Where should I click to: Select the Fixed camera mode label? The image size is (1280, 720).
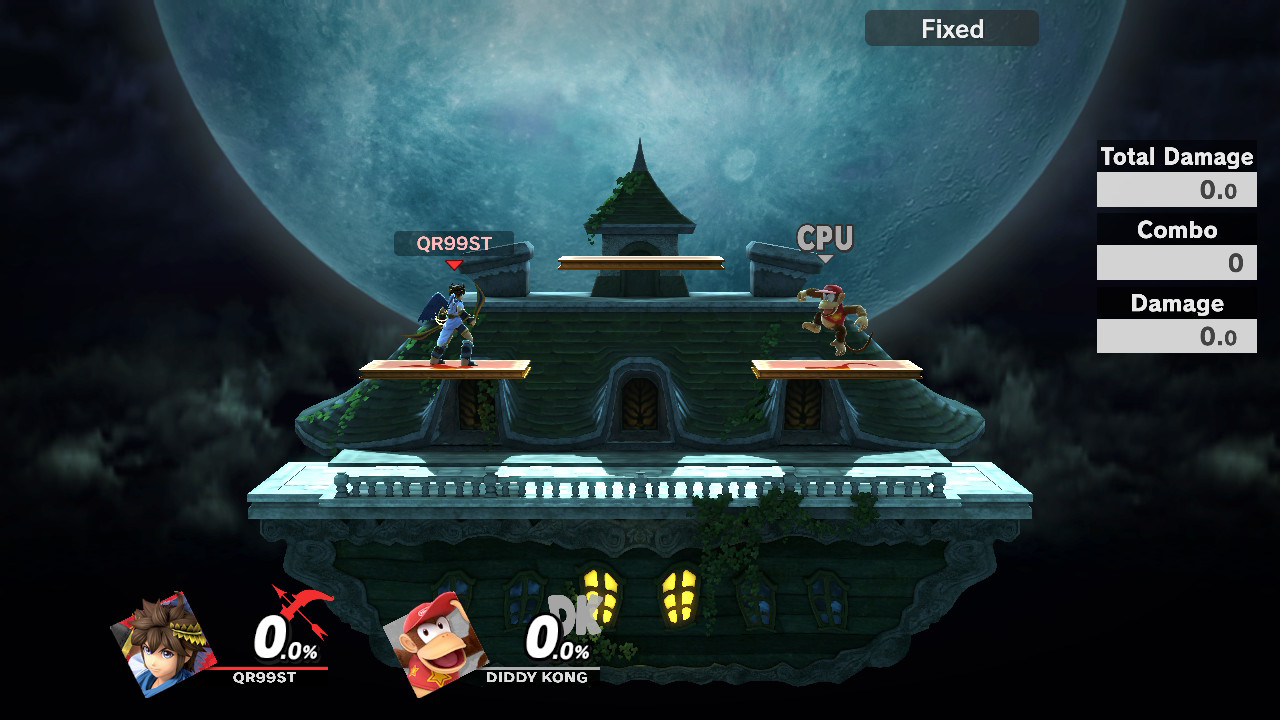(x=951, y=29)
